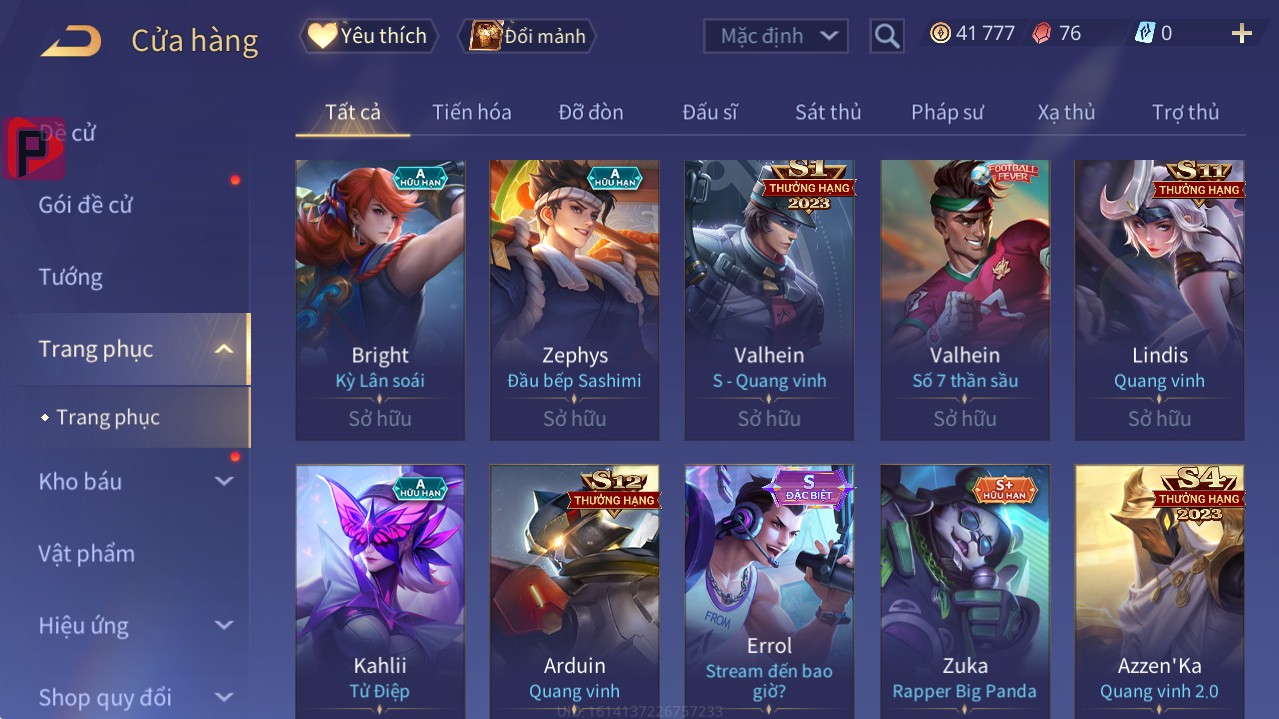Viewport: 1279px width, 719px height.
Task: View the Trợ thủ tab
Action: (1185, 112)
